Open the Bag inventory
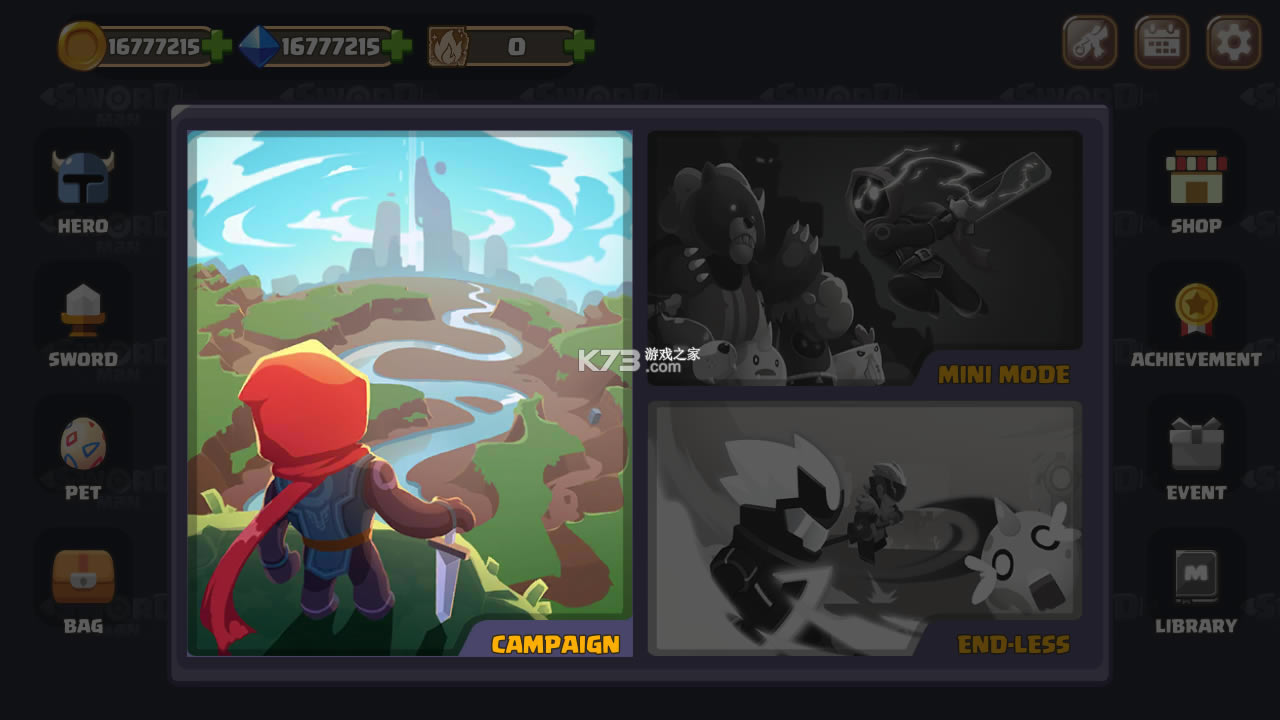The image size is (1280, 720). coord(83,588)
